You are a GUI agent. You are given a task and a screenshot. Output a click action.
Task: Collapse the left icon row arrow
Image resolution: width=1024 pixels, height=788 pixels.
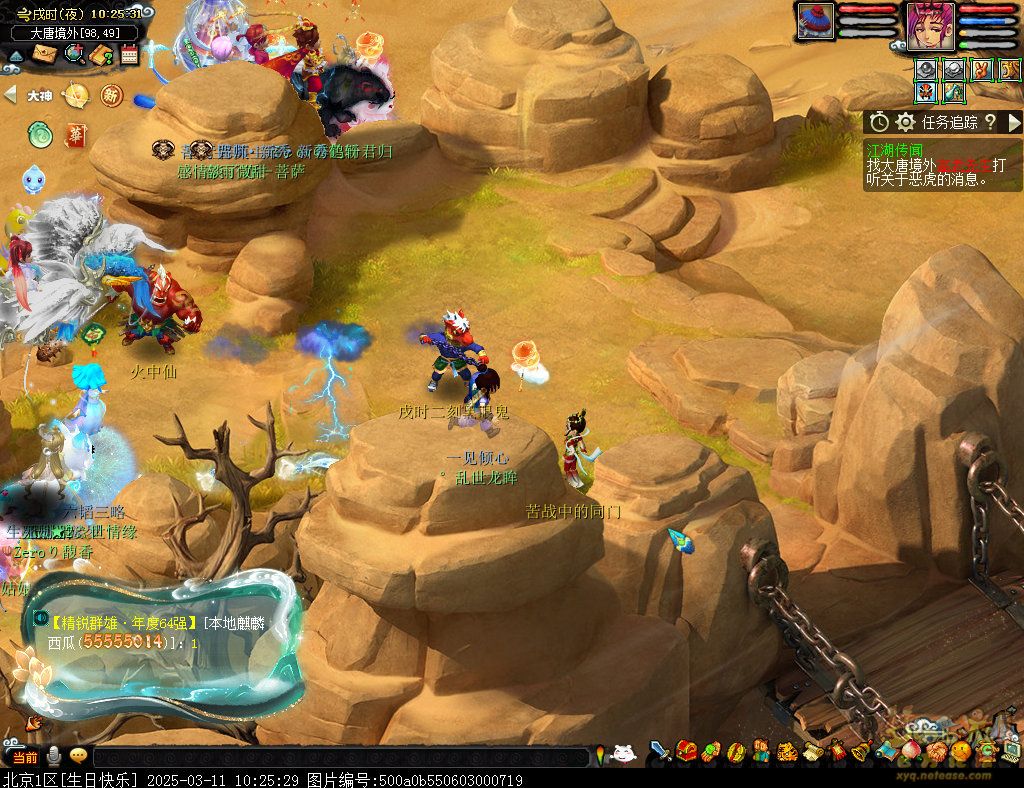click(10, 94)
